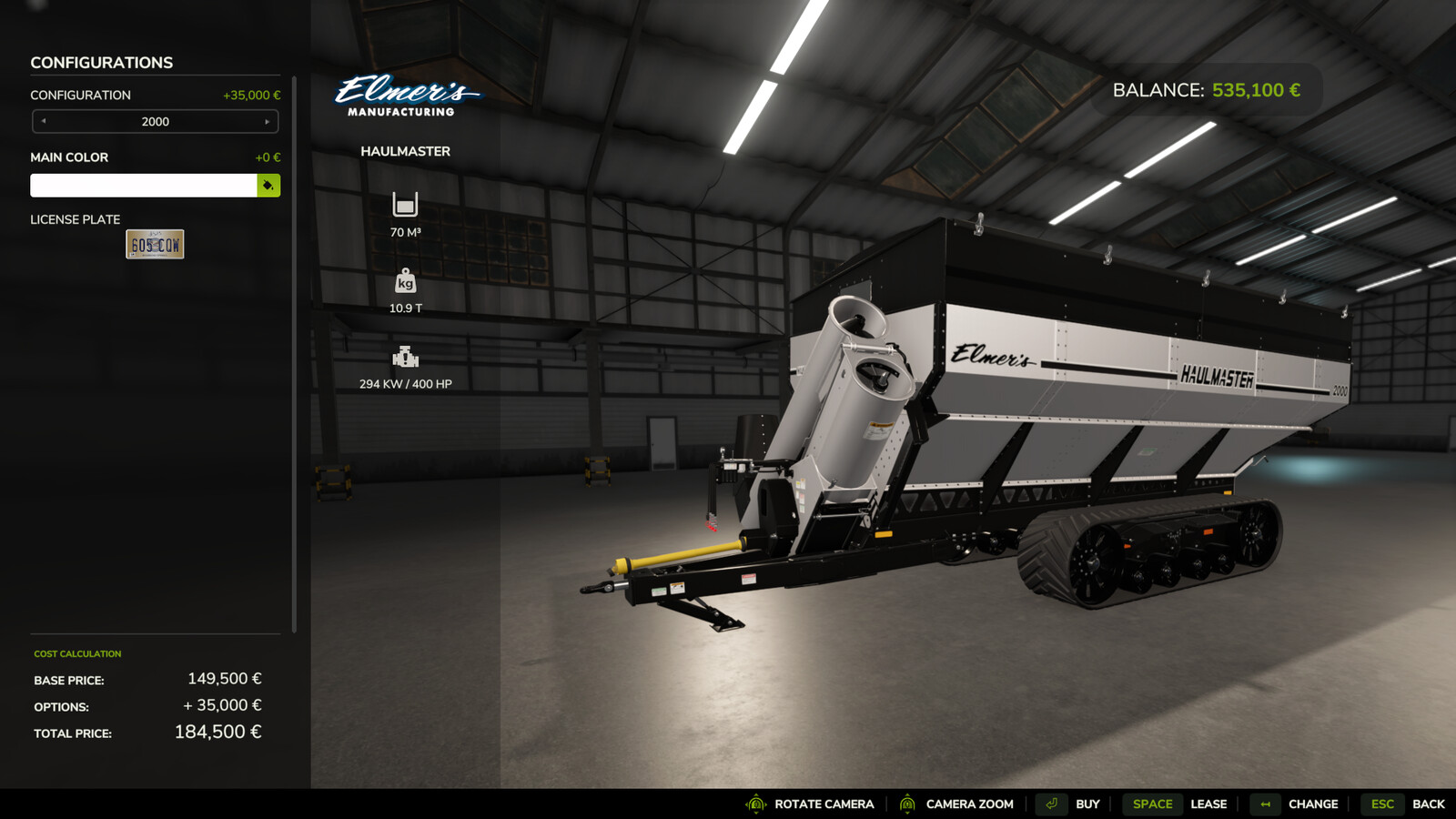The width and height of the screenshot is (1456, 819).
Task: Buy the Haulmaster grain cart
Action: [1071, 804]
